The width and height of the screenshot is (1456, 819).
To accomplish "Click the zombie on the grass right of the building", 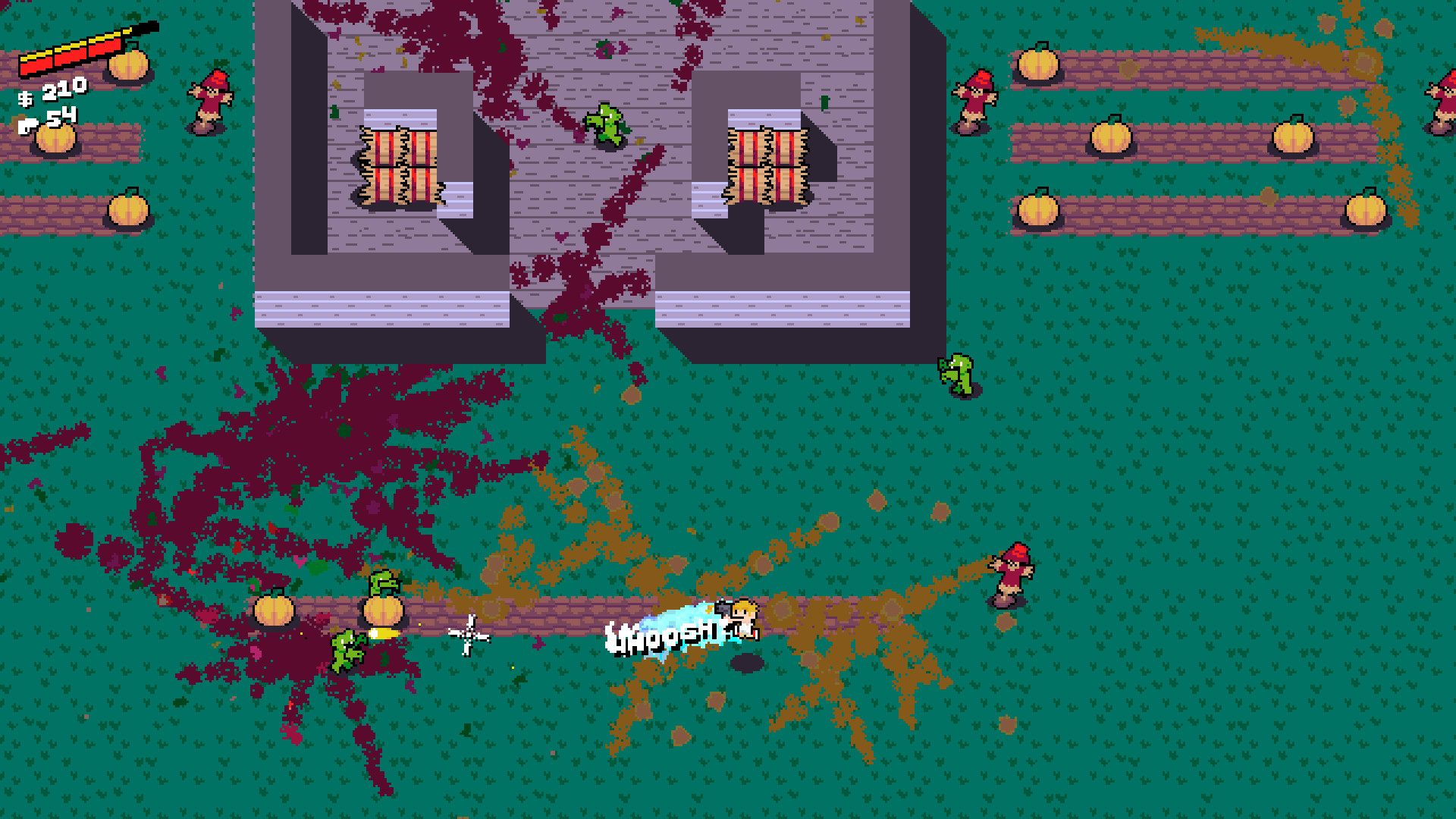I will (957, 375).
